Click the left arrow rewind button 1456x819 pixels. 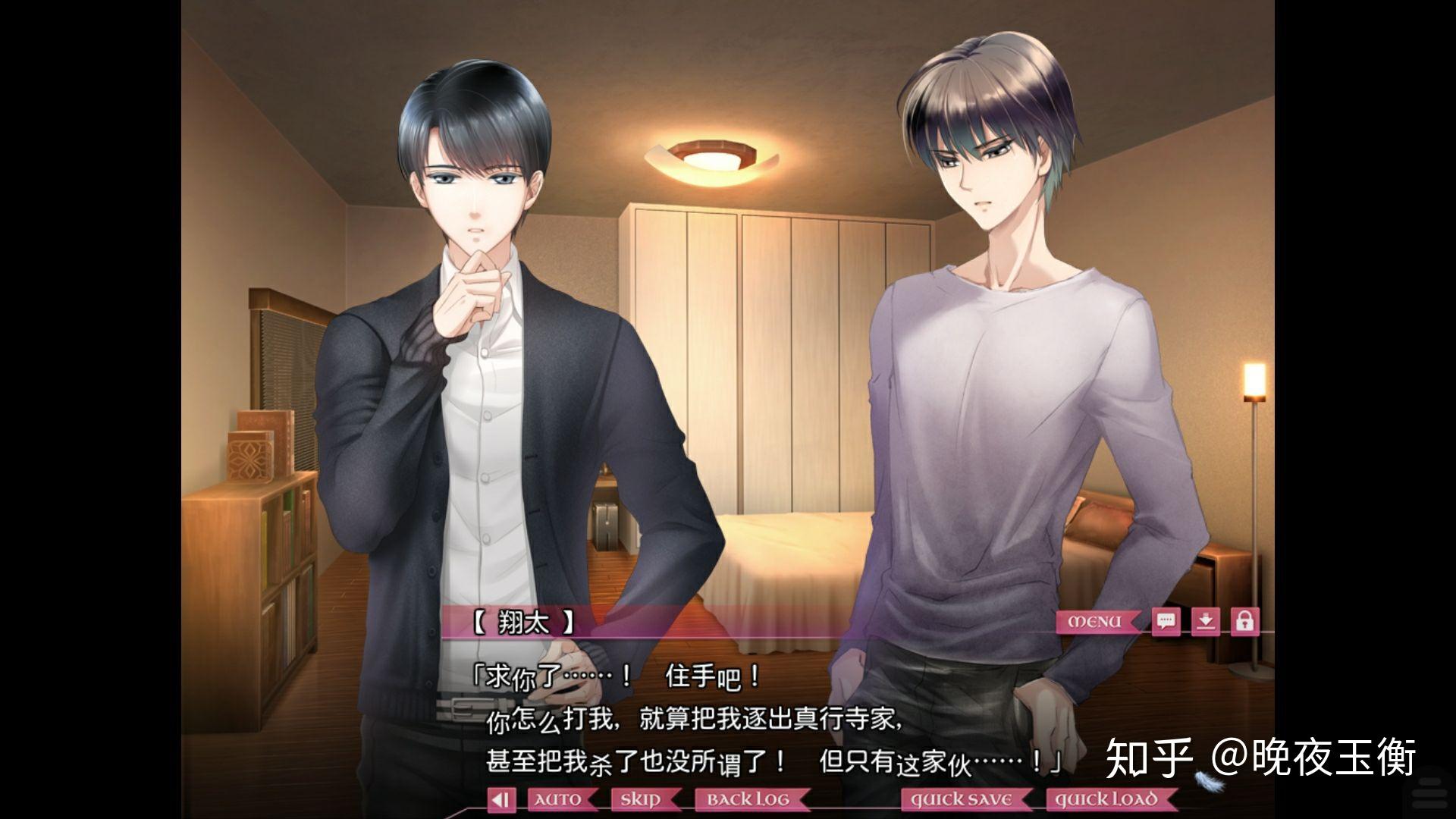(500, 799)
